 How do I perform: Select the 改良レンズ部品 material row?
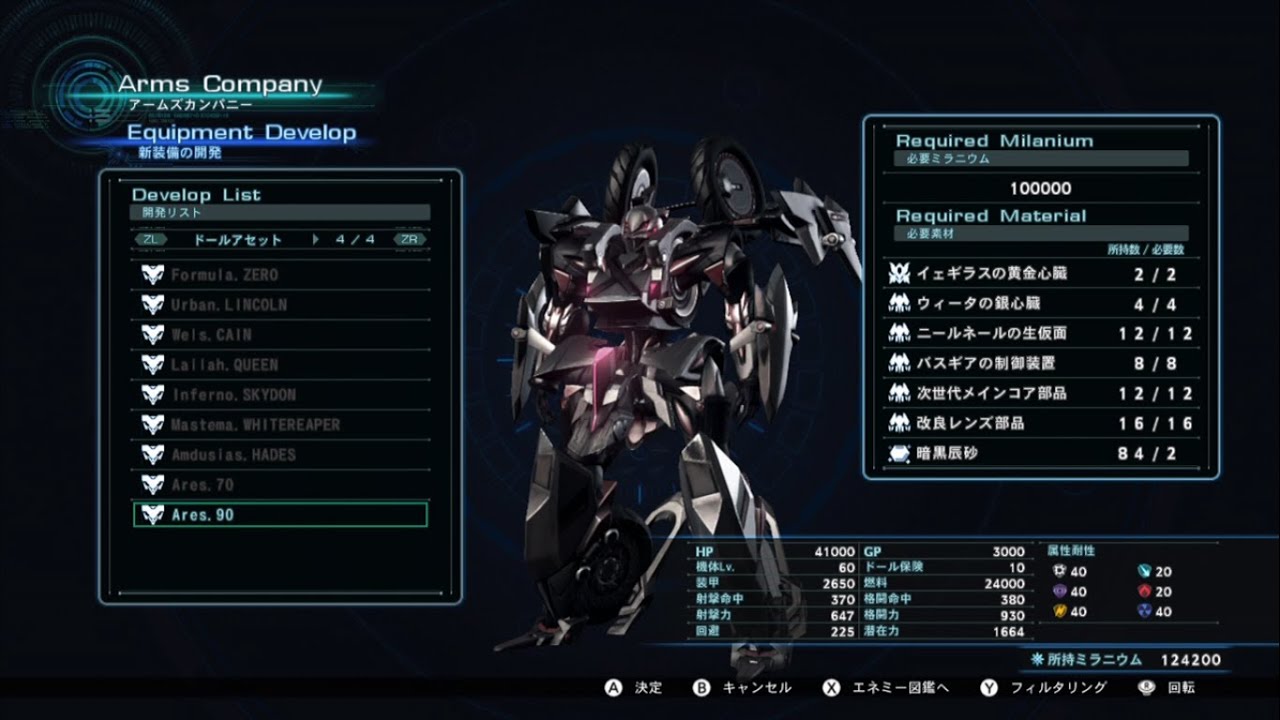click(x=1040, y=423)
